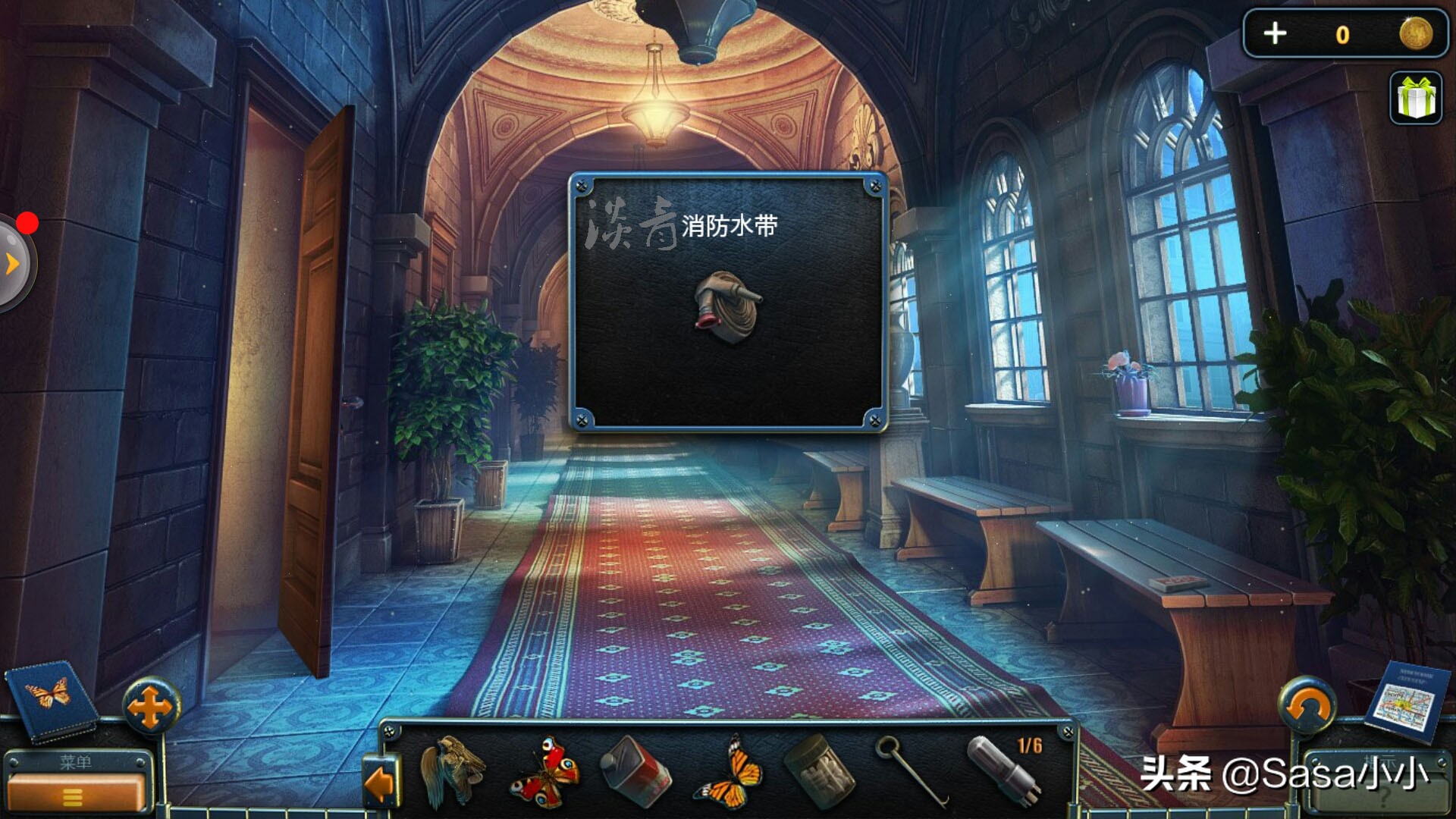Choose the glass jar inventory item
The height and width of the screenshot is (819, 1456).
tap(818, 772)
